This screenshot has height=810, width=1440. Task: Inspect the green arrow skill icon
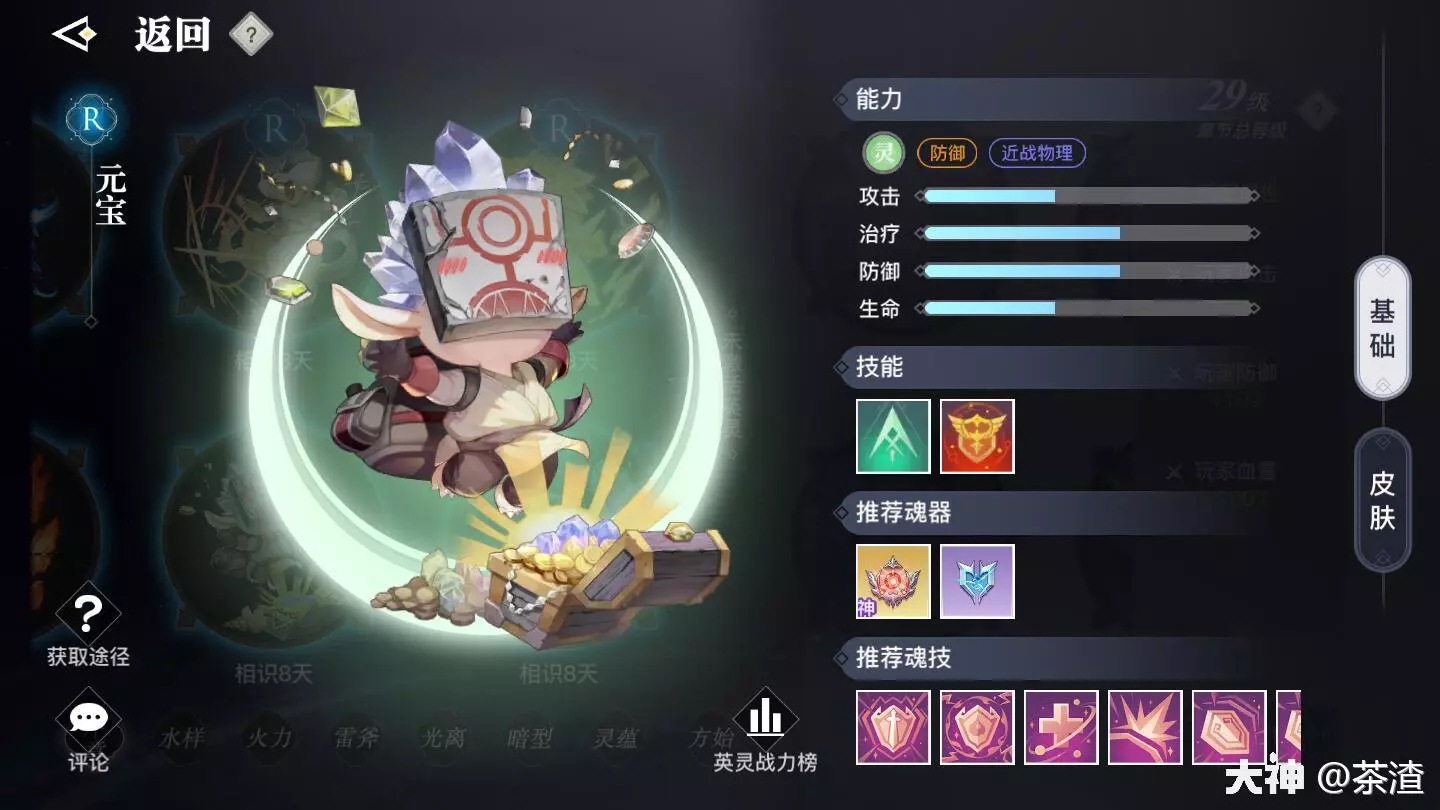pyautogui.click(x=893, y=436)
